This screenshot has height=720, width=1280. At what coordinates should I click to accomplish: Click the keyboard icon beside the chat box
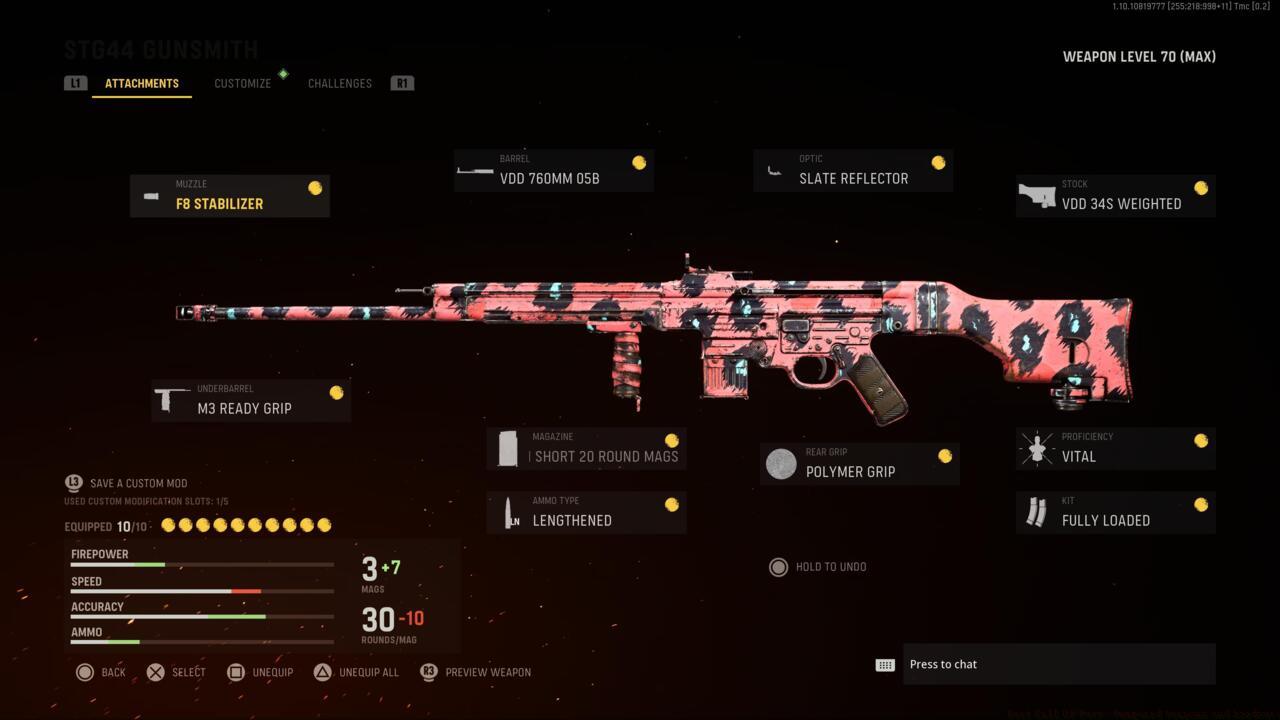click(x=884, y=664)
